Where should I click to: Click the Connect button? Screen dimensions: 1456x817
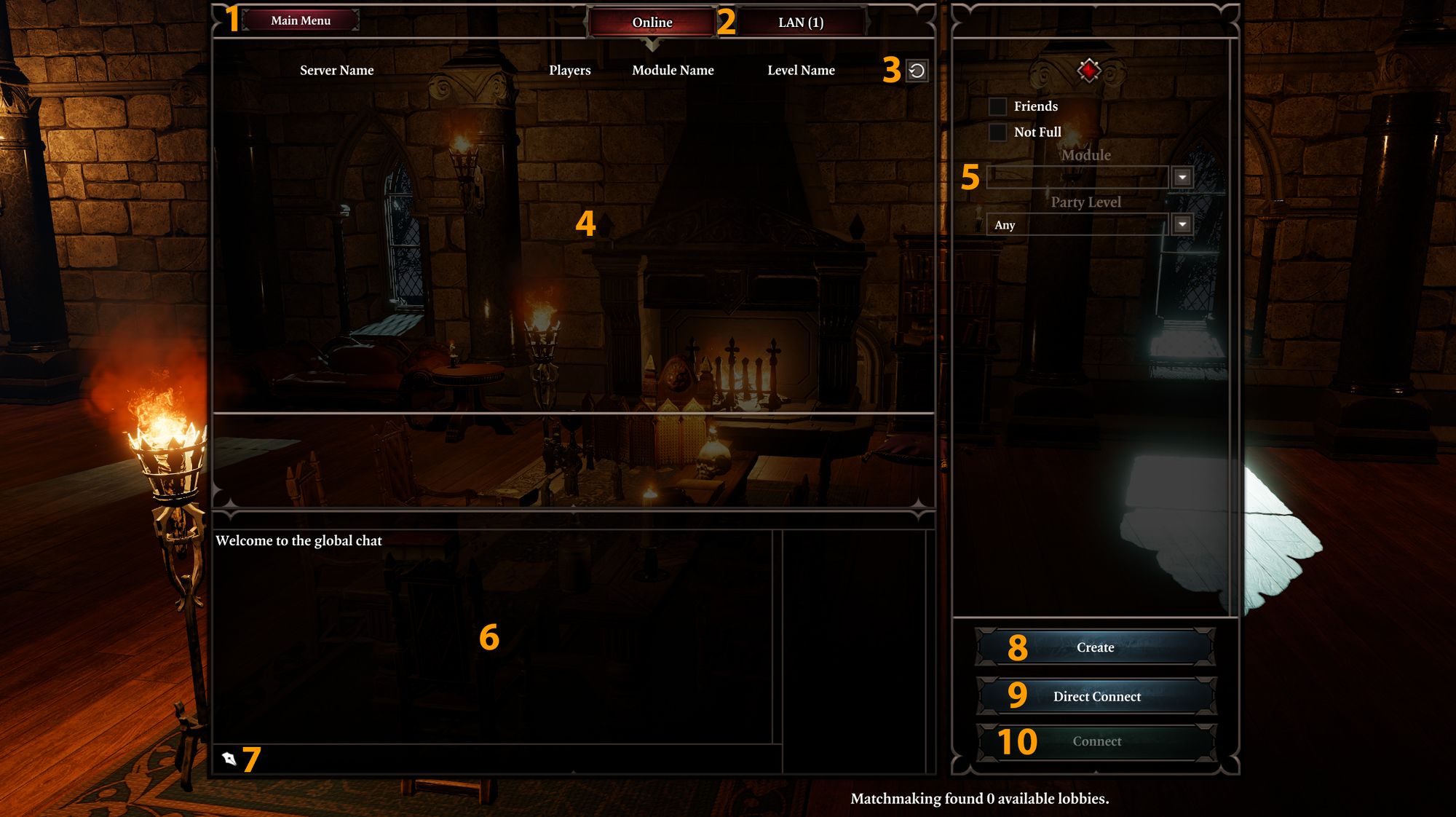[x=1096, y=741]
